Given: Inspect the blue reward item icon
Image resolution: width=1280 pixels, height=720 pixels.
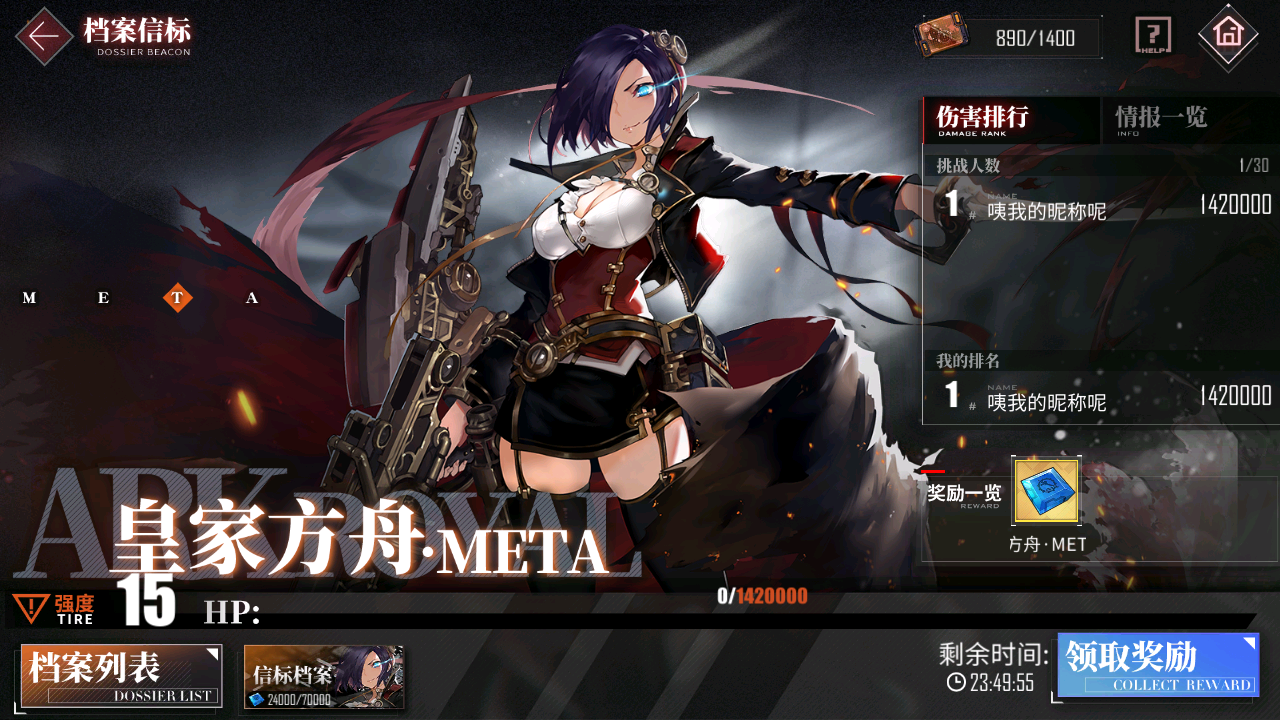Looking at the screenshot, I should pos(1046,492).
